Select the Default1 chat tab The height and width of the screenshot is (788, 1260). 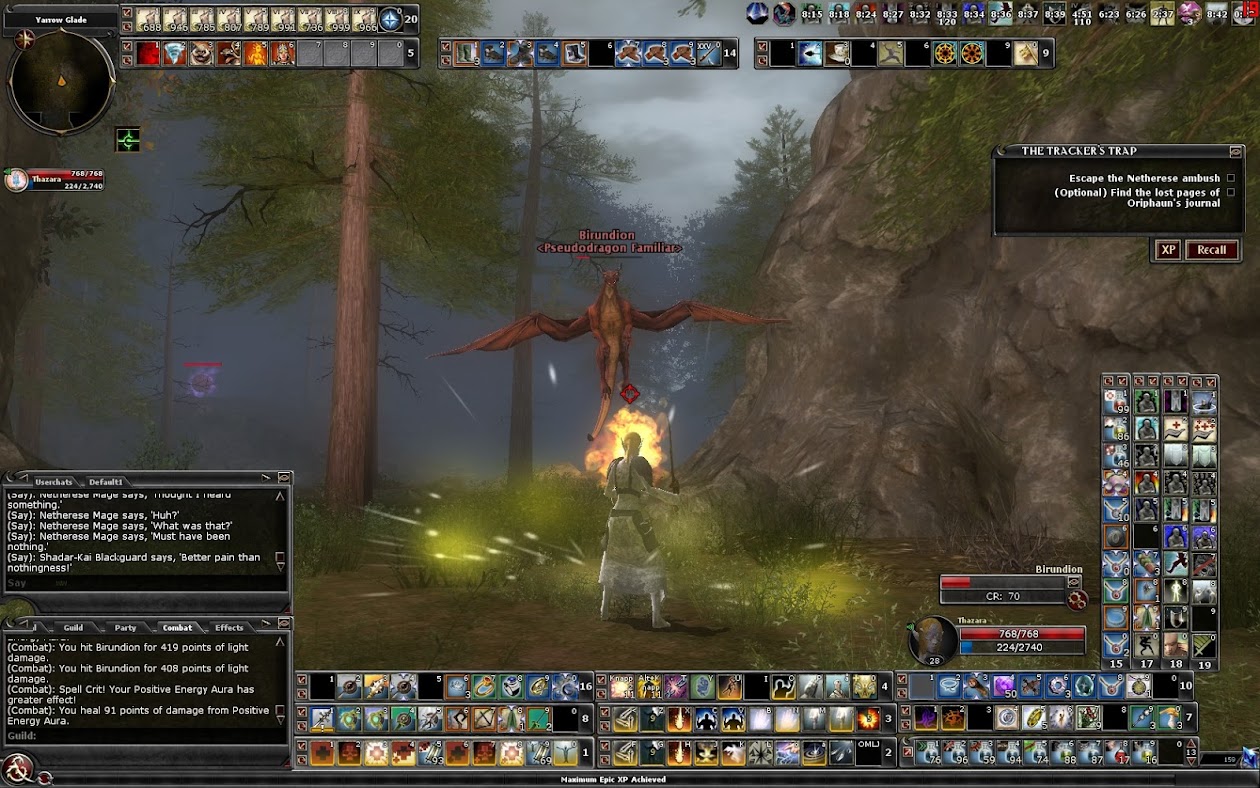click(105, 482)
